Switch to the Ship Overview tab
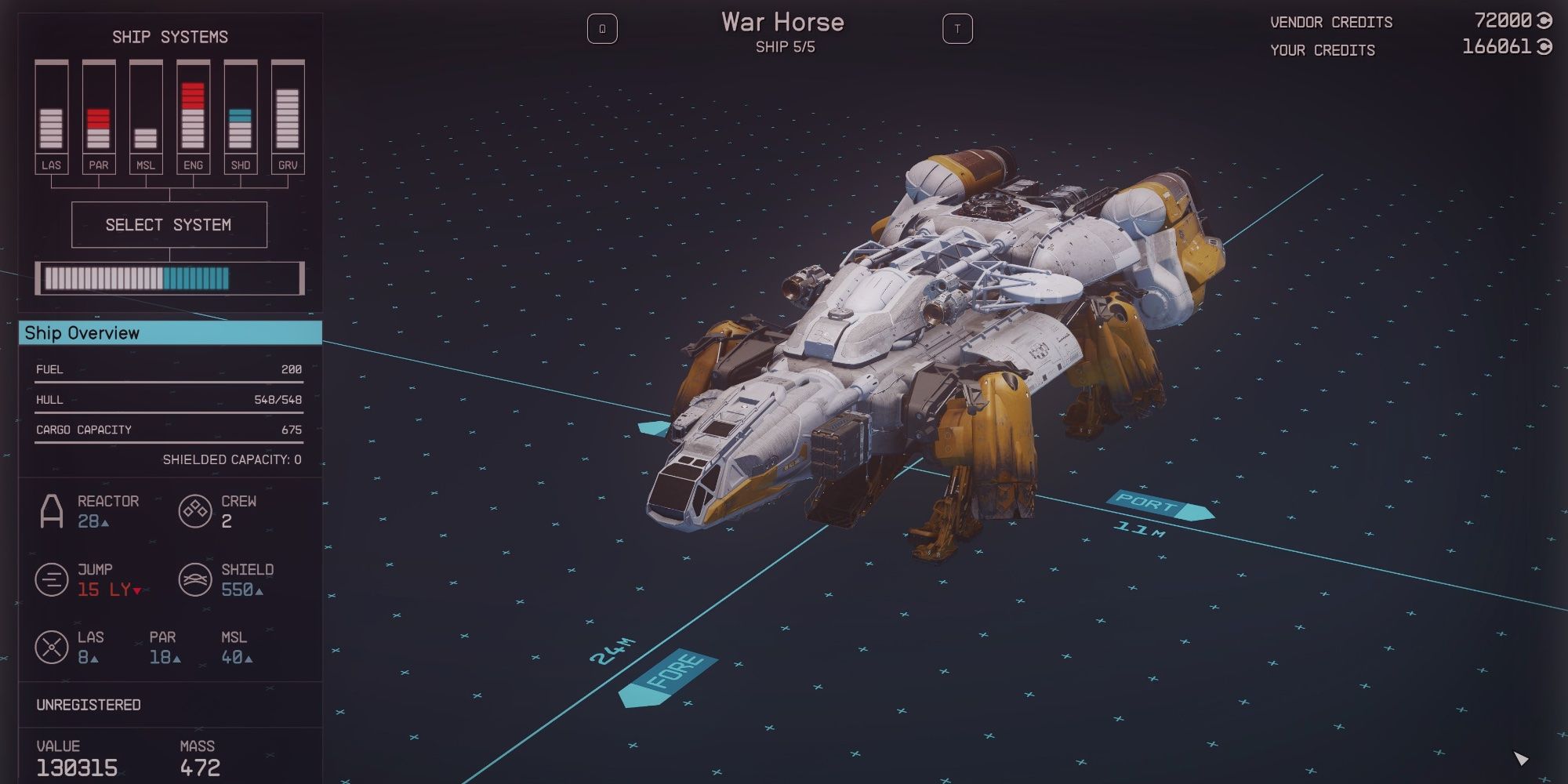The image size is (1568, 784). 82,333
